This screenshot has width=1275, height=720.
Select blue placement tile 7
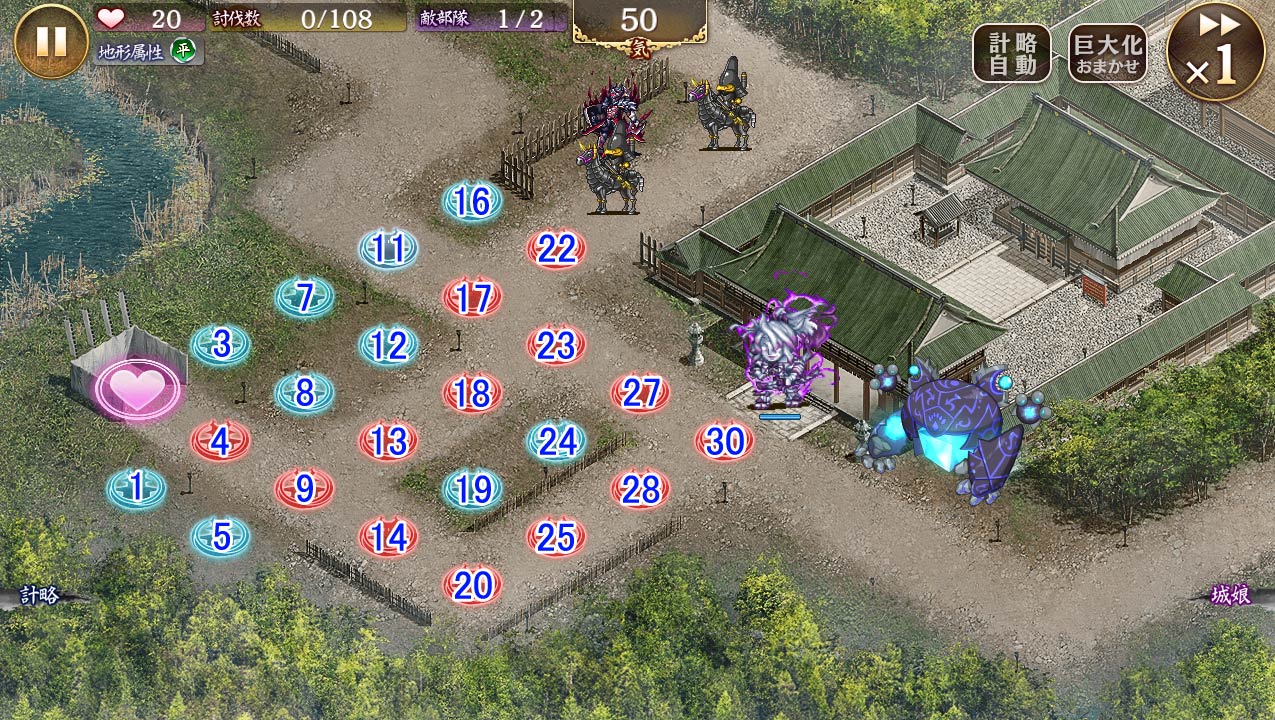305,297
